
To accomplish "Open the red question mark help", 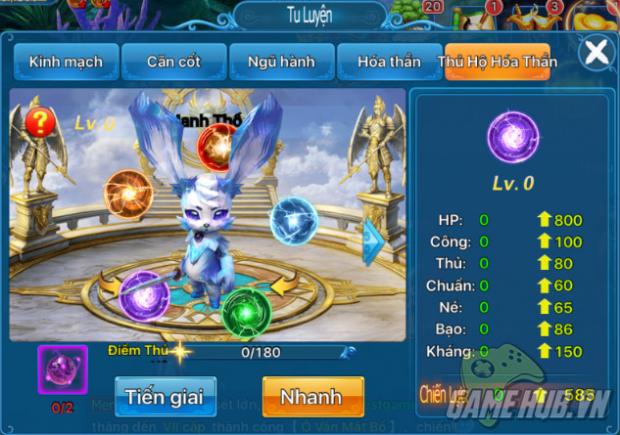I will 41,123.
